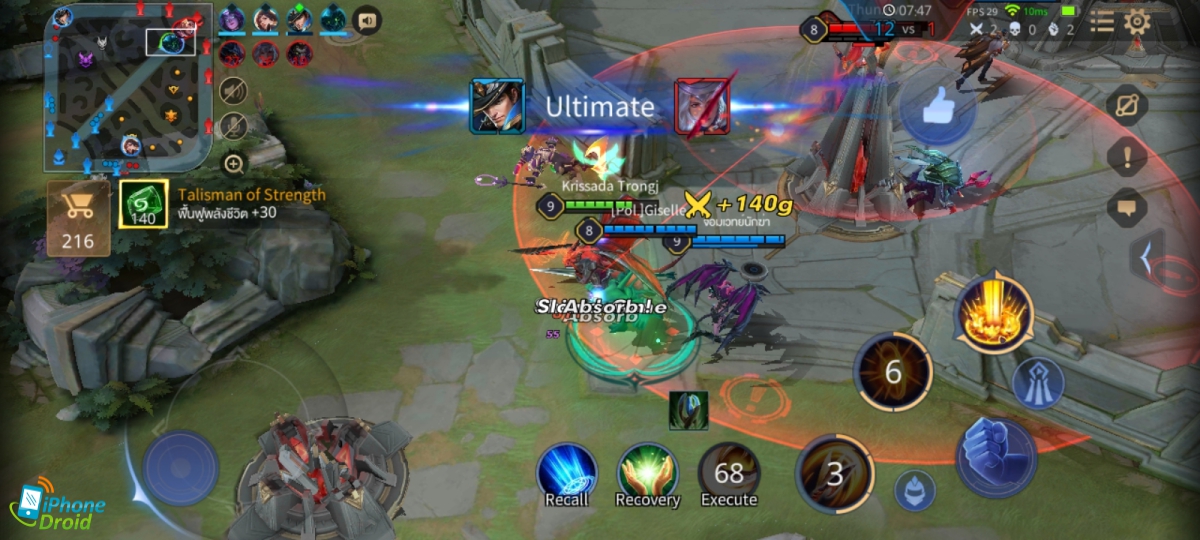Image resolution: width=1200 pixels, height=540 pixels.
Task: Fire the golden explosion ultimate skill
Action: 993,313
